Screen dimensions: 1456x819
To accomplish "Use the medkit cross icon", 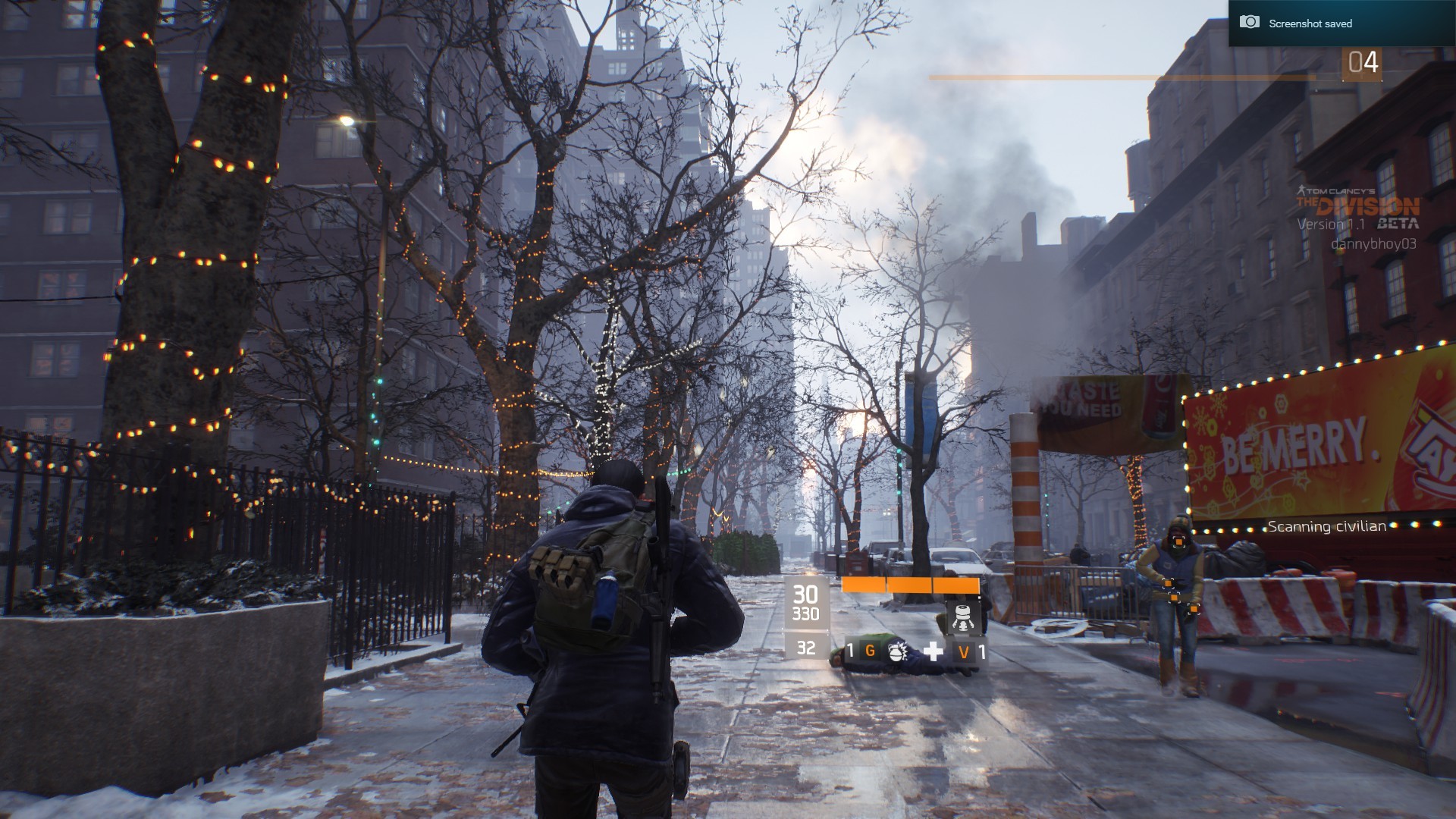I will coord(933,651).
